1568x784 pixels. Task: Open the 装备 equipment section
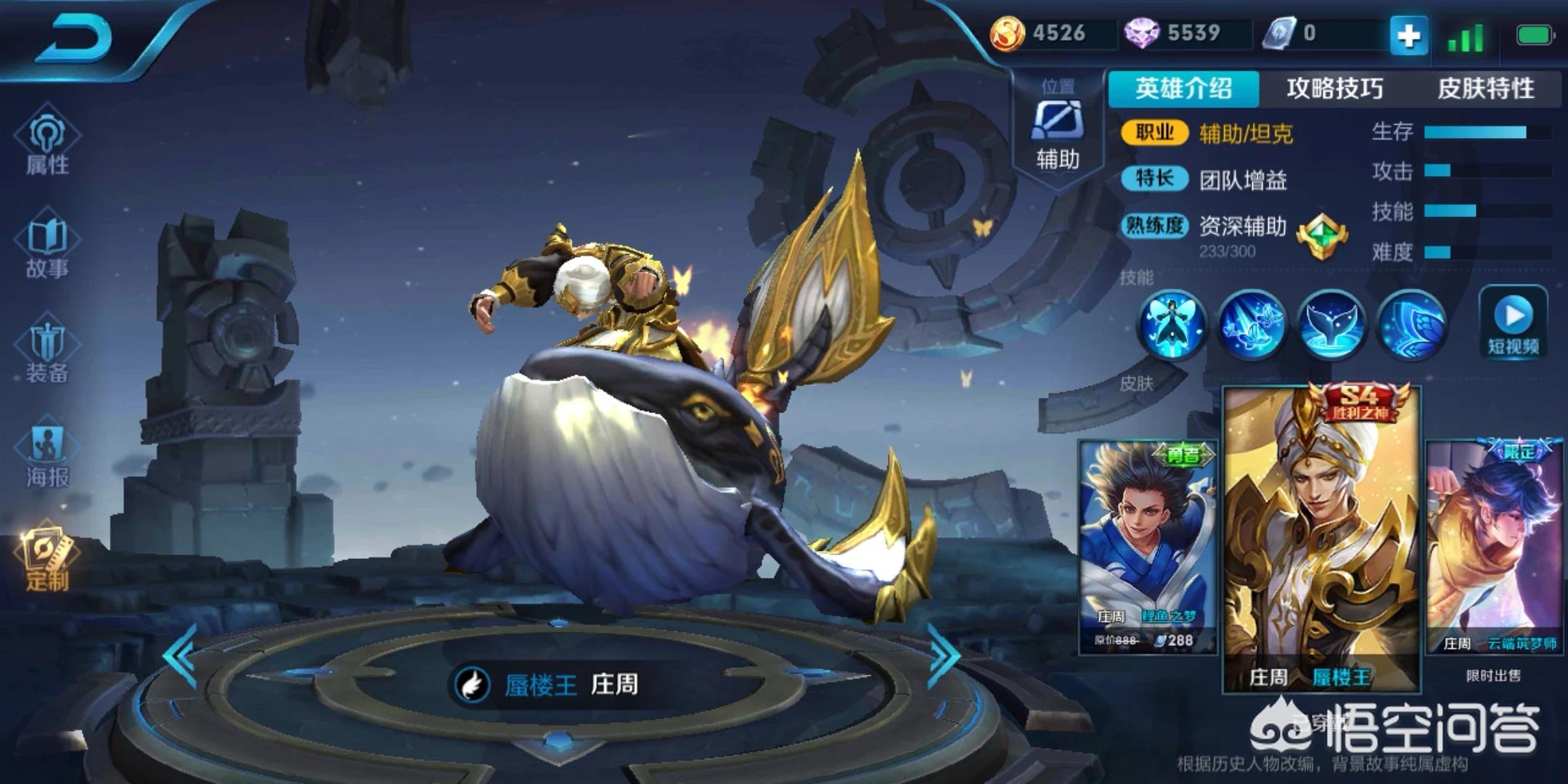point(47,353)
